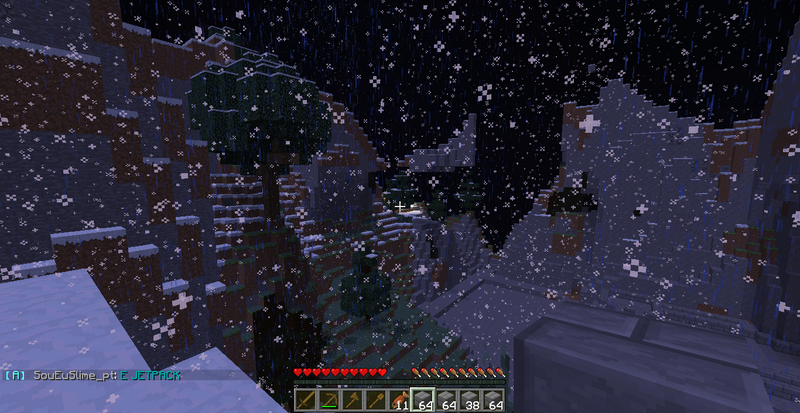Image resolution: width=800 pixels, height=413 pixels.
Task: Select the wooden axe slot
Action: [352, 399]
